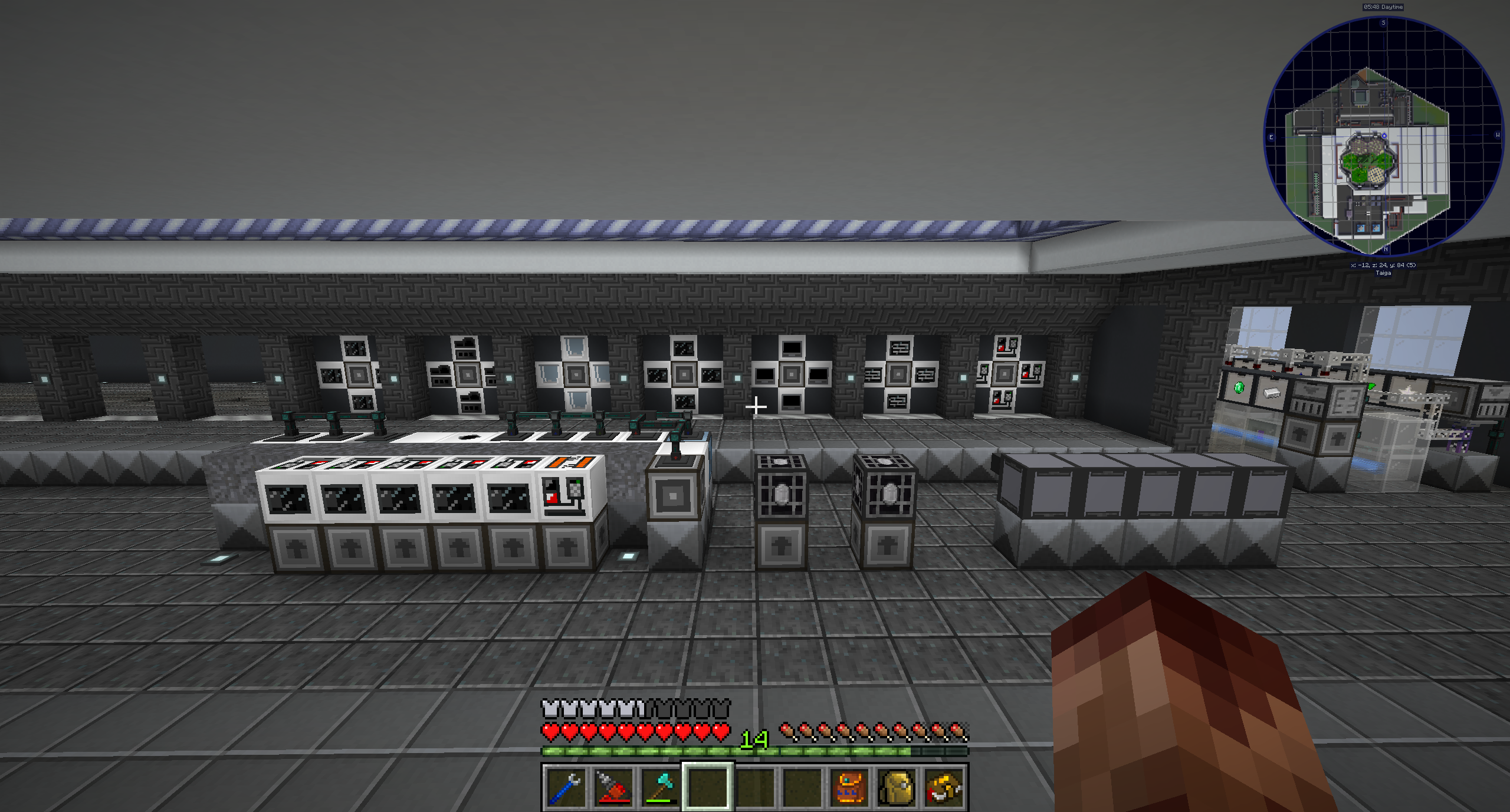
Task: Select the red drill hotbar slot
Action: [613, 788]
